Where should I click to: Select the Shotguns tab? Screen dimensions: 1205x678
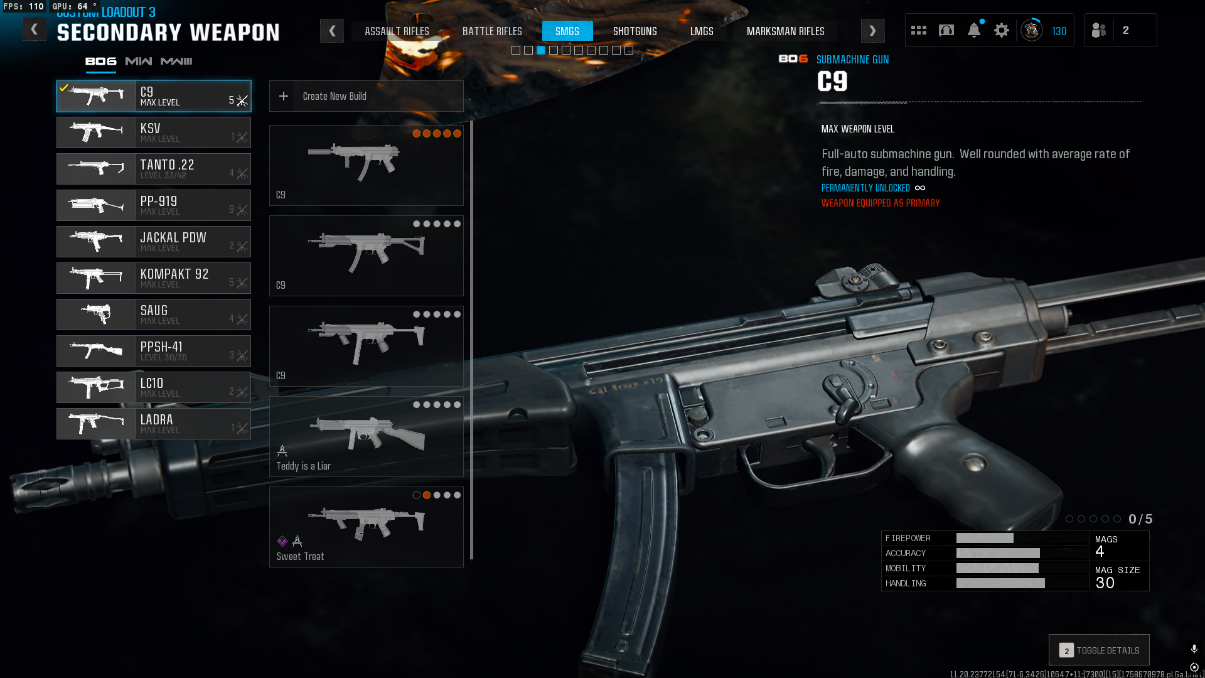(635, 31)
